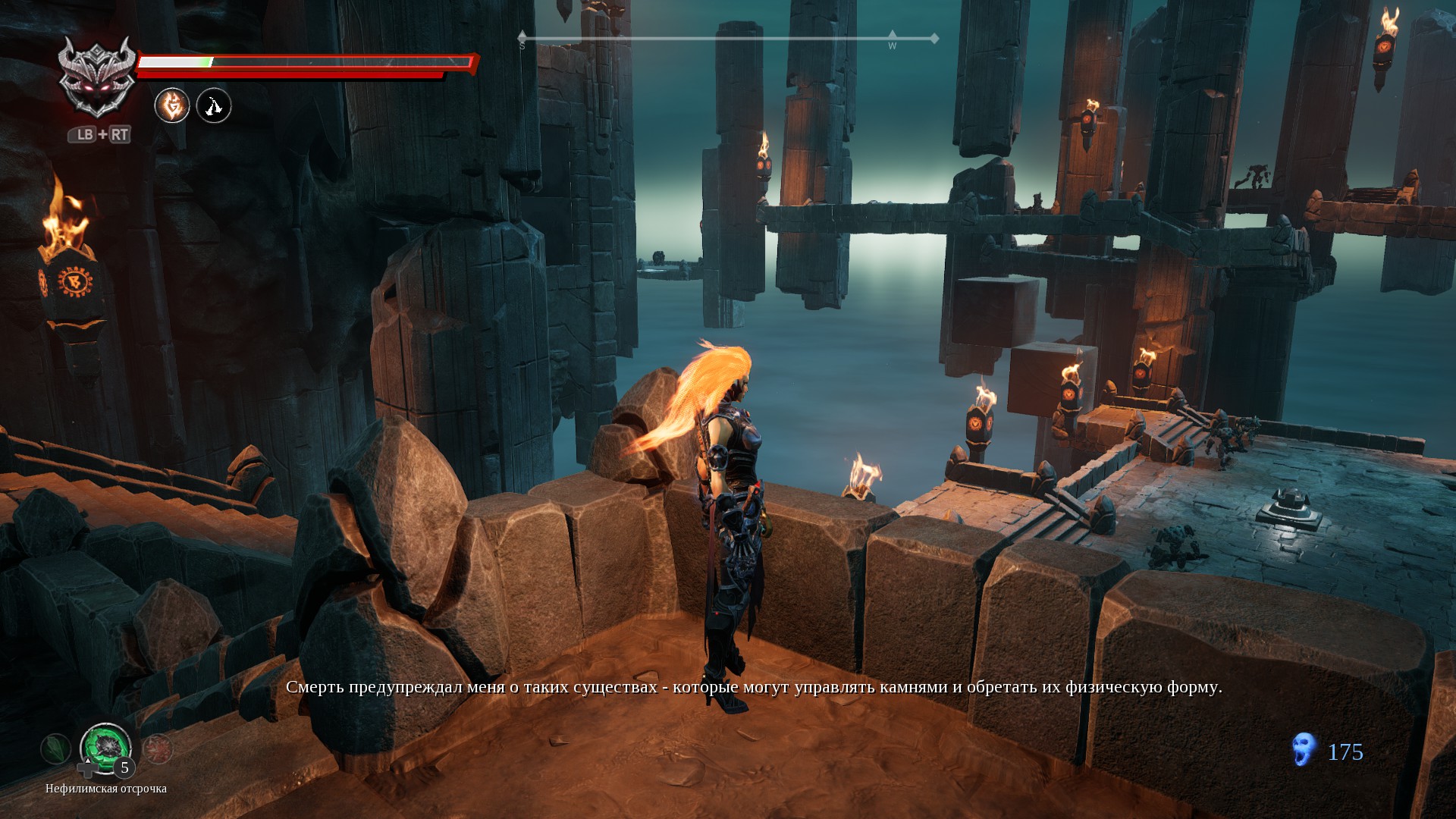Select the green shard item slot
Image resolution: width=1456 pixels, height=819 pixels.
click(x=55, y=749)
